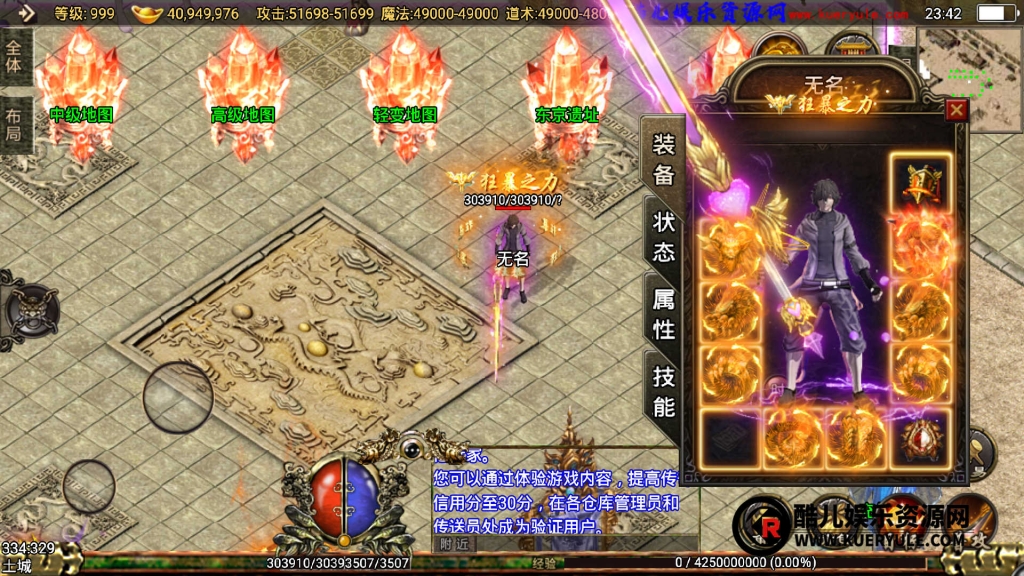Screen dimensions: 1024x576
Task: Expand the top-left arrow menu
Action: [24, 13]
